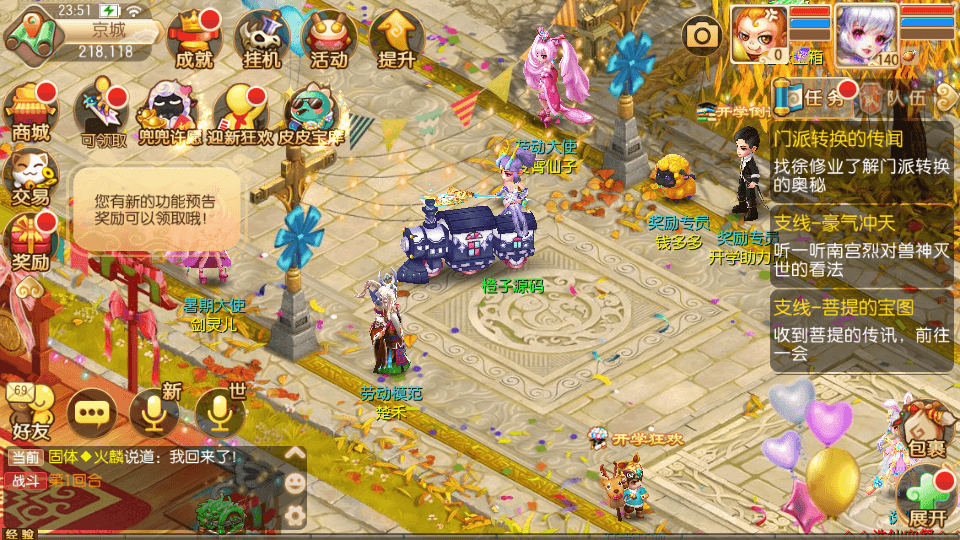Open the 兜兜许愿 wish event
The height and width of the screenshot is (540, 960).
tap(168, 110)
